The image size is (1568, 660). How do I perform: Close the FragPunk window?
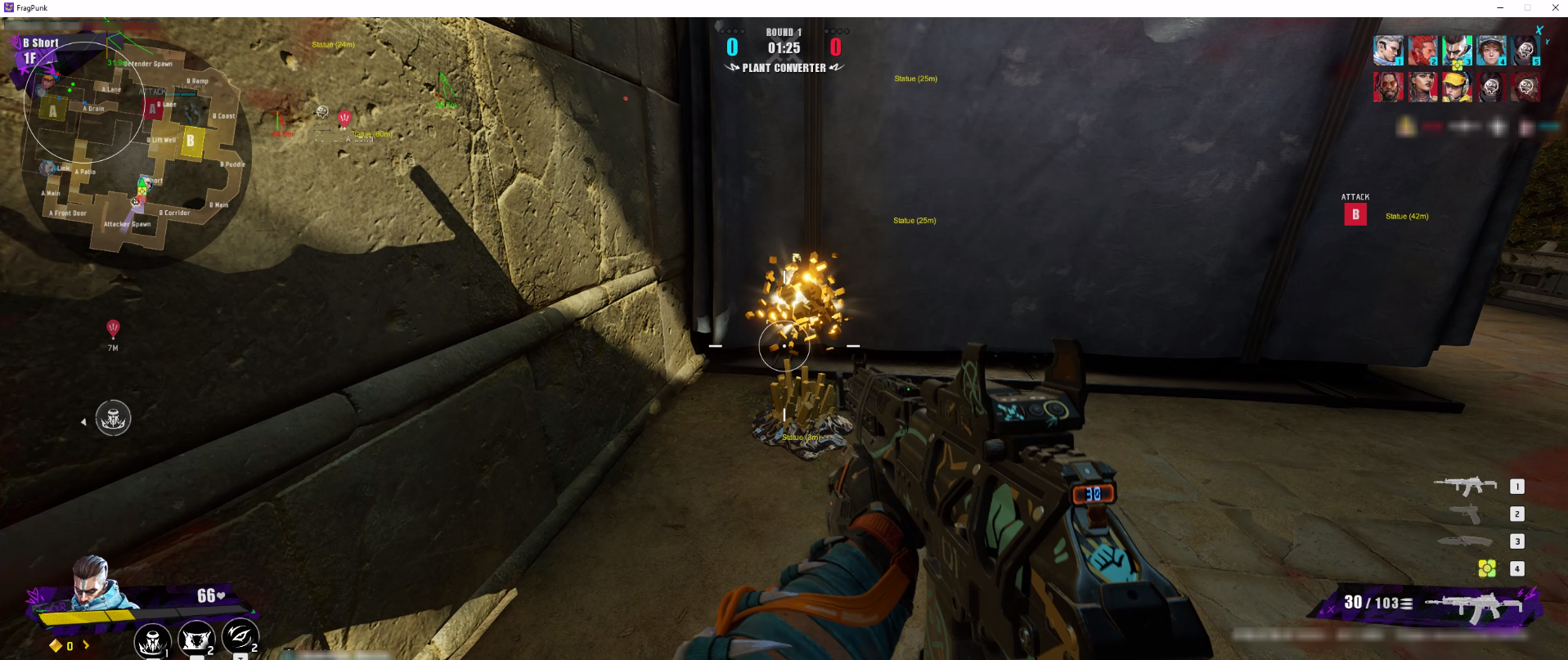pyautogui.click(x=1555, y=7)
